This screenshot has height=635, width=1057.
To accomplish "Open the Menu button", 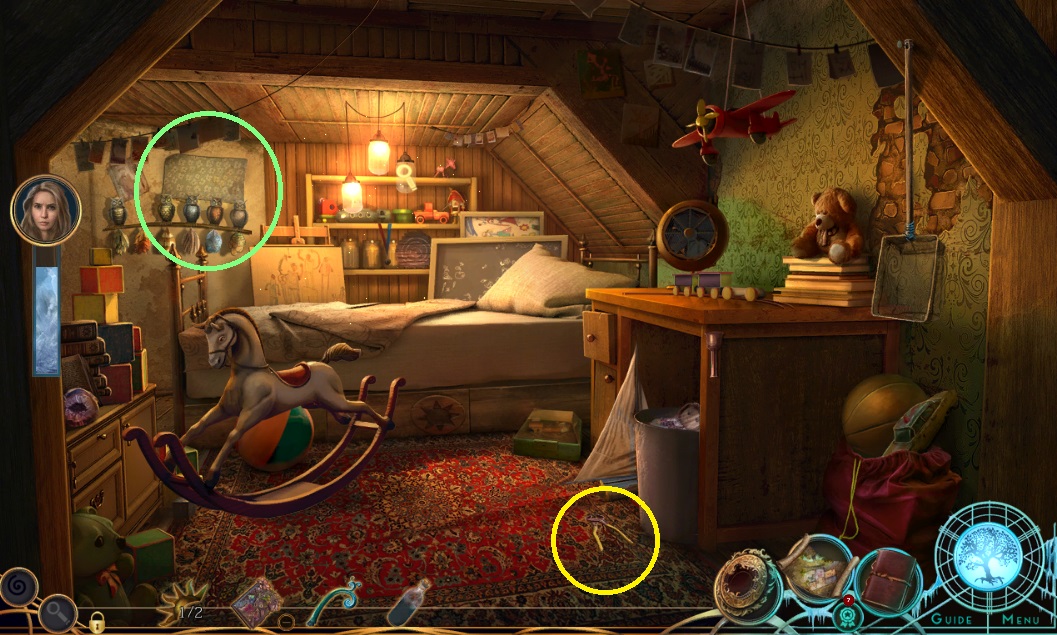I will point(1020,619).
